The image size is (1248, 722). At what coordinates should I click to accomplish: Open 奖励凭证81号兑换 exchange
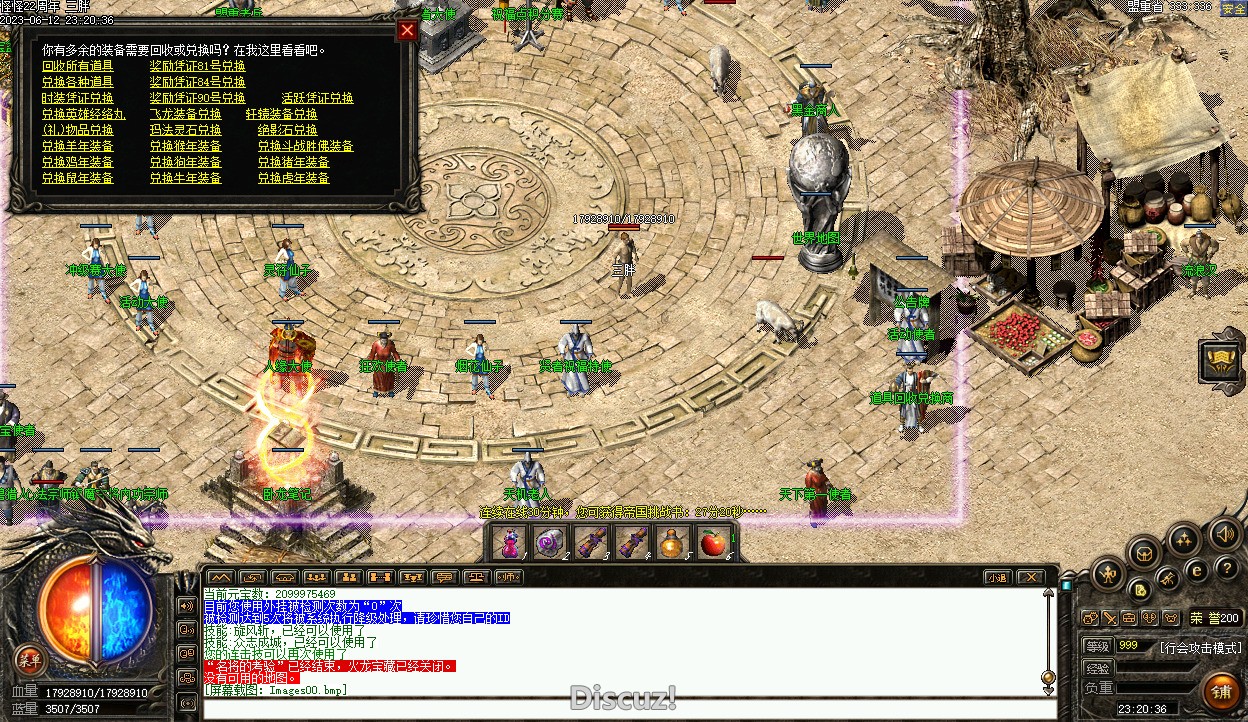click(x=197, y=66)
